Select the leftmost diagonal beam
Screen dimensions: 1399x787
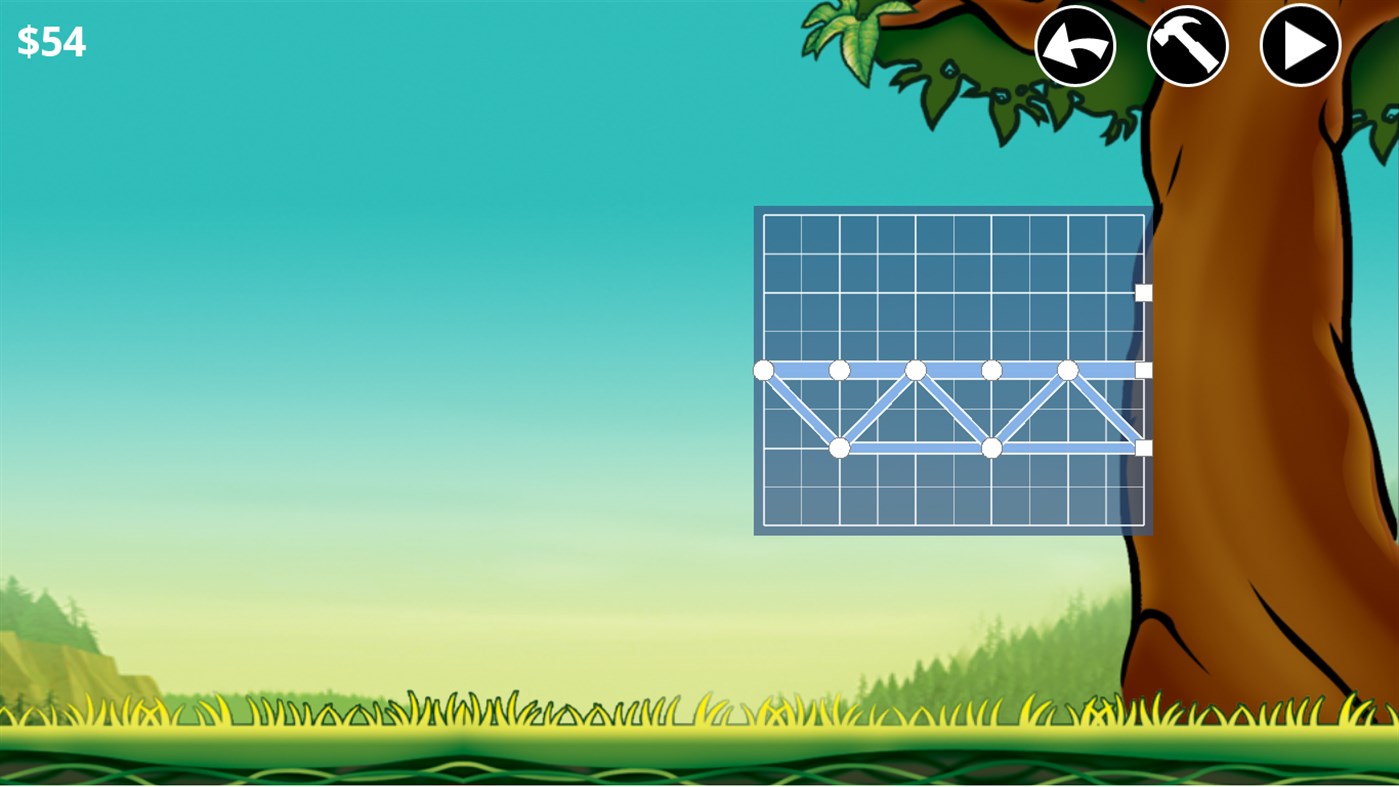[x=800, y=408]
